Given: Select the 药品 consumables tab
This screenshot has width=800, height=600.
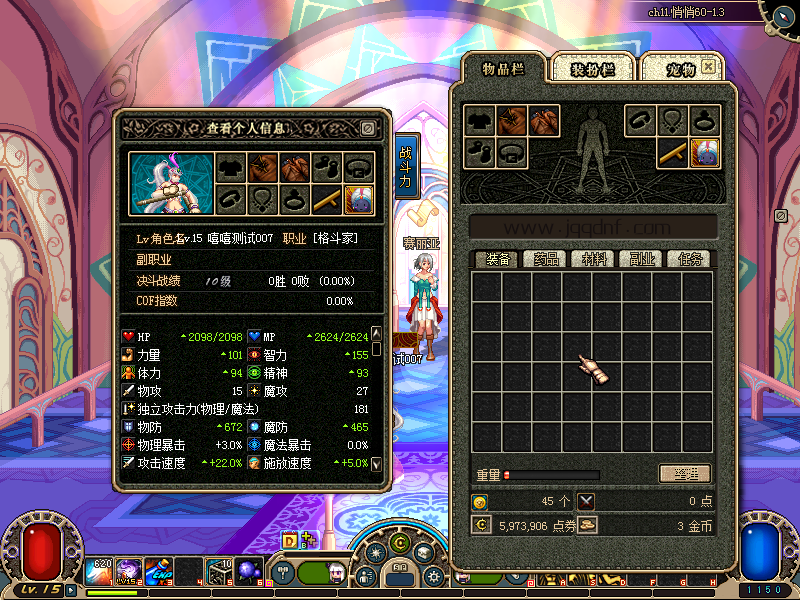Looking at the screenshot, I should pyautogui.click(x=541, y=259).
